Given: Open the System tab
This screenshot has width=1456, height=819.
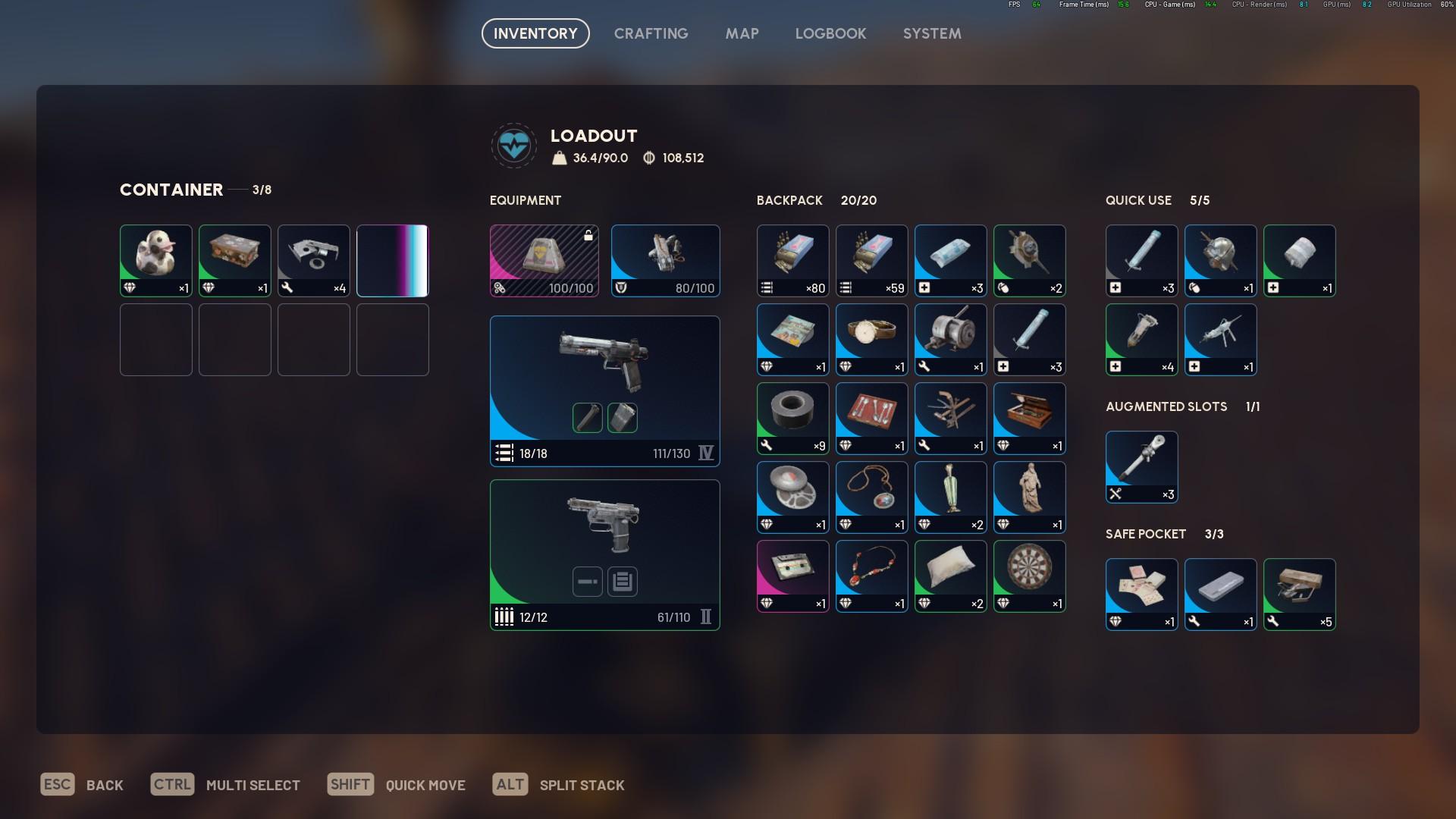Looking at the screenshot, I should [x=932, y=33].
